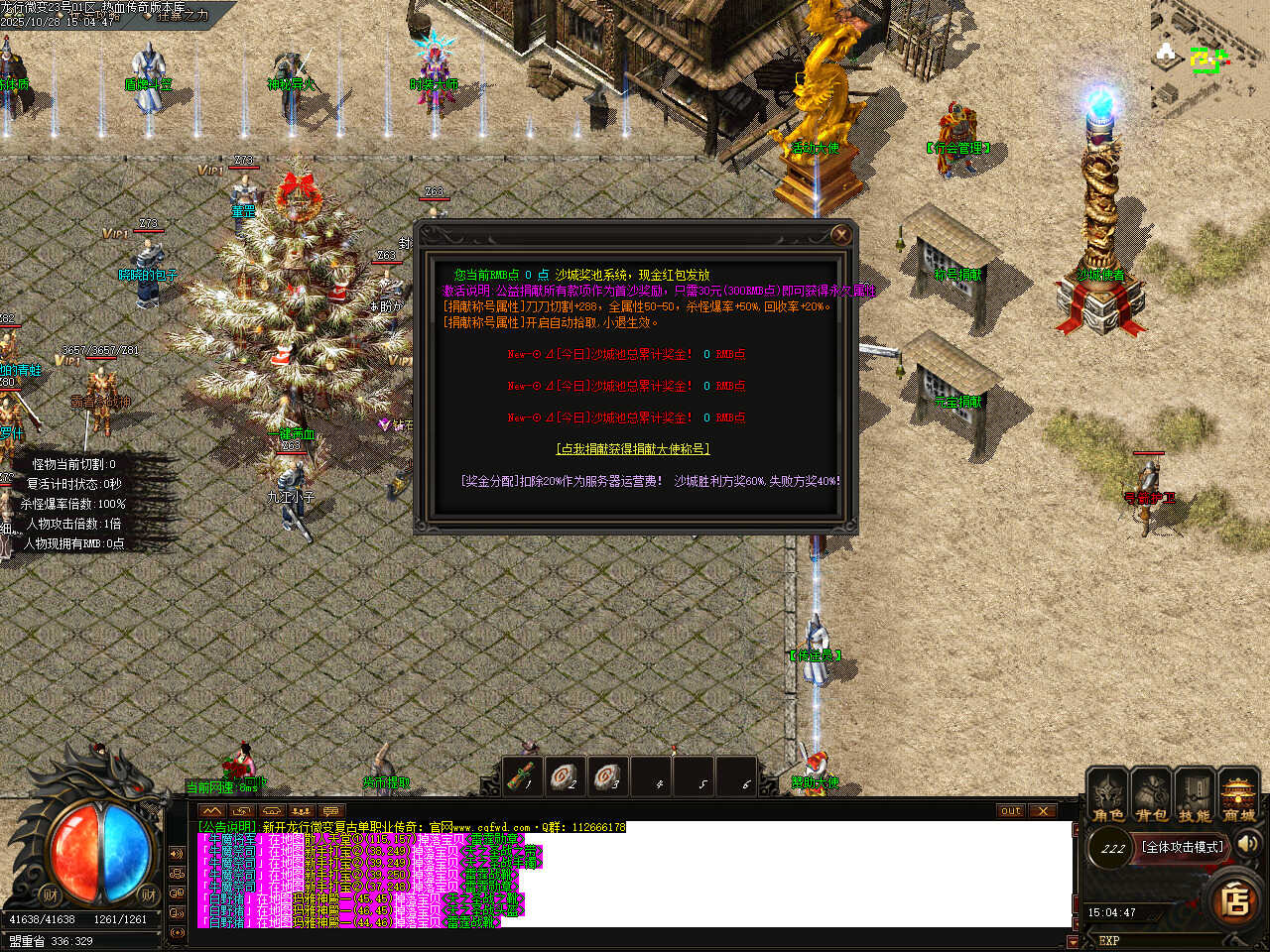Close the 沙城奖池 donation dialog
Image resolution: width=1270 pixels, height=952 pixels.
pyautogui.click(x=840, y=235)
